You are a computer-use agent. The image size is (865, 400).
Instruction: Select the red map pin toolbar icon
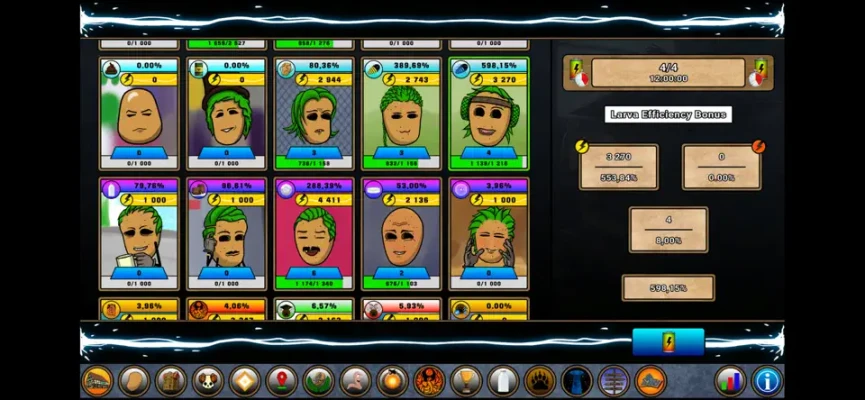(281, 381)
